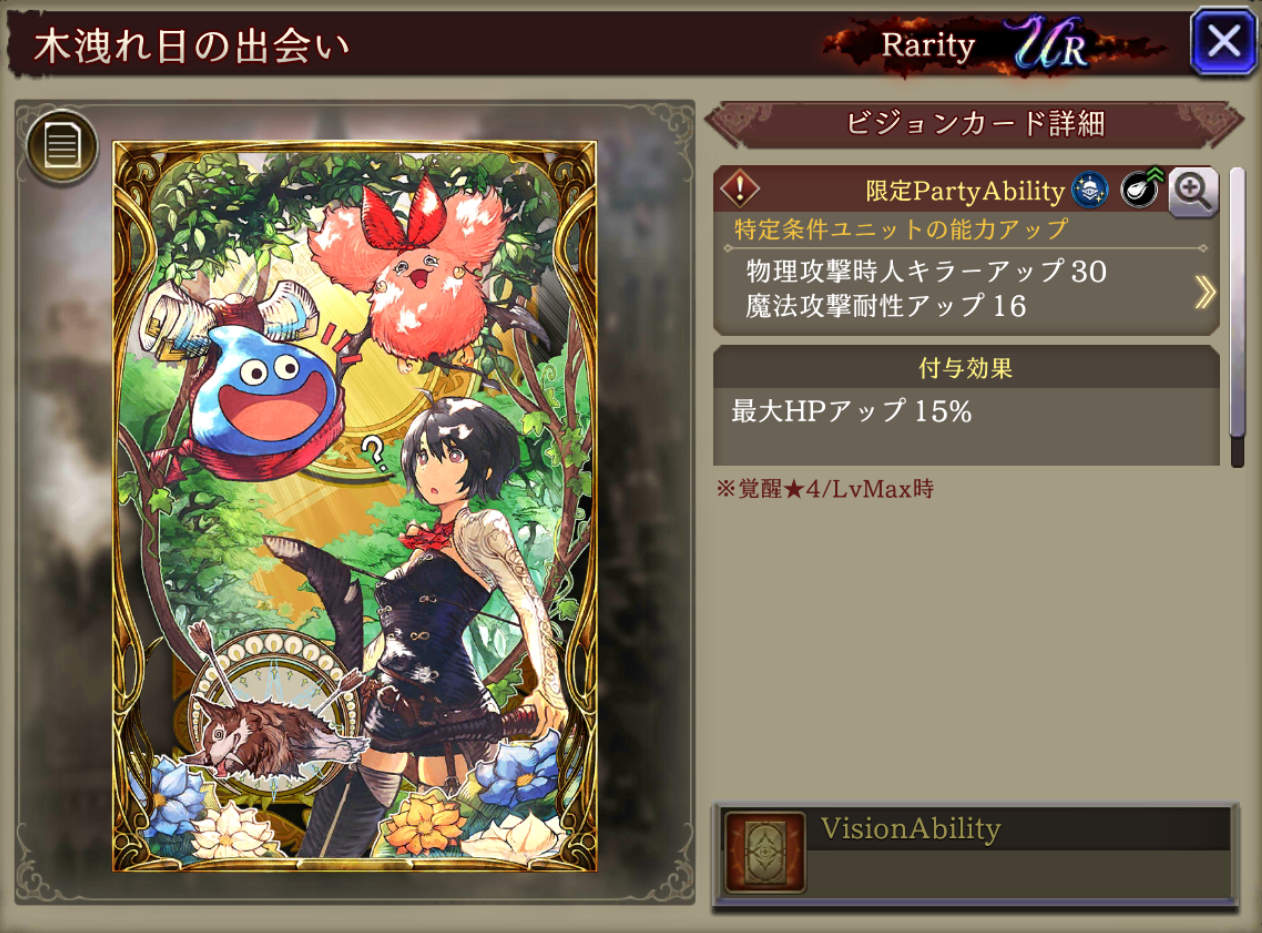
Task: Expand the party ability chevron arrow
Action: click(x=1205, y=291)
